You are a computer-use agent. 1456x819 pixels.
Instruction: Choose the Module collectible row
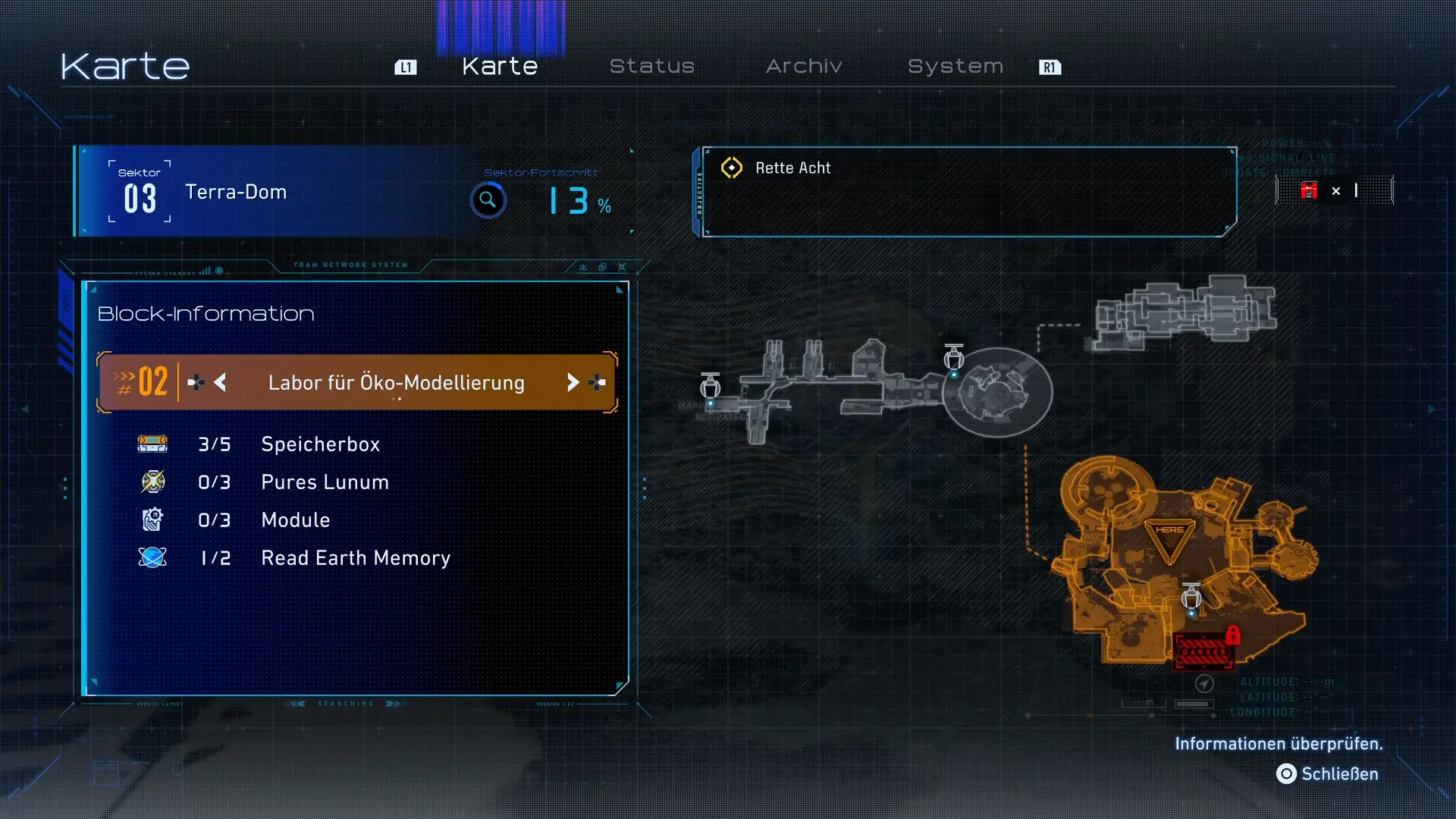296,520
